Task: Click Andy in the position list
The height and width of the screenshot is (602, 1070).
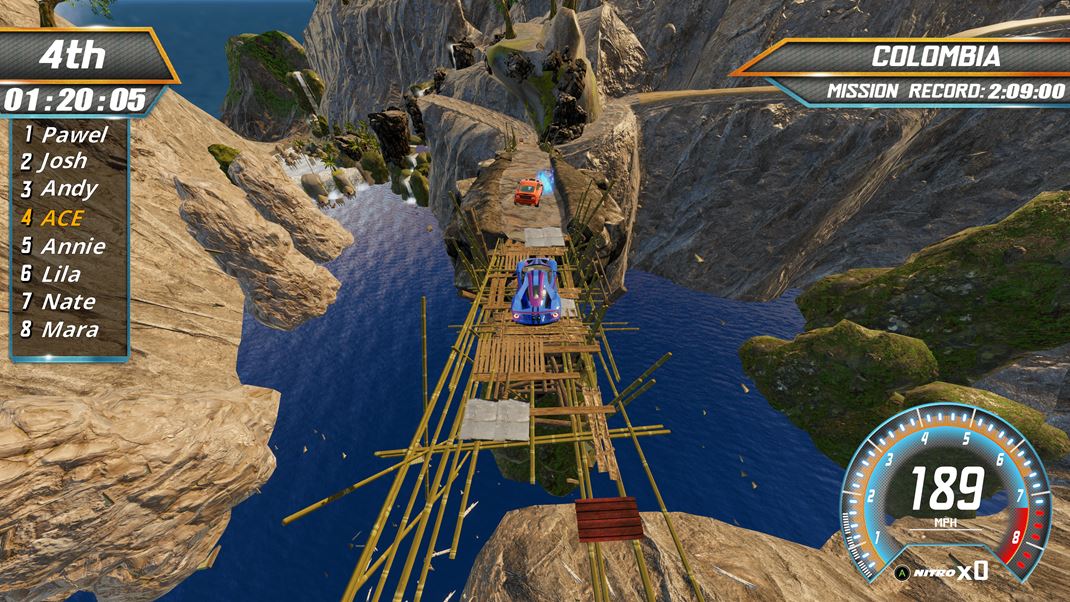Action: pos(62,189)
